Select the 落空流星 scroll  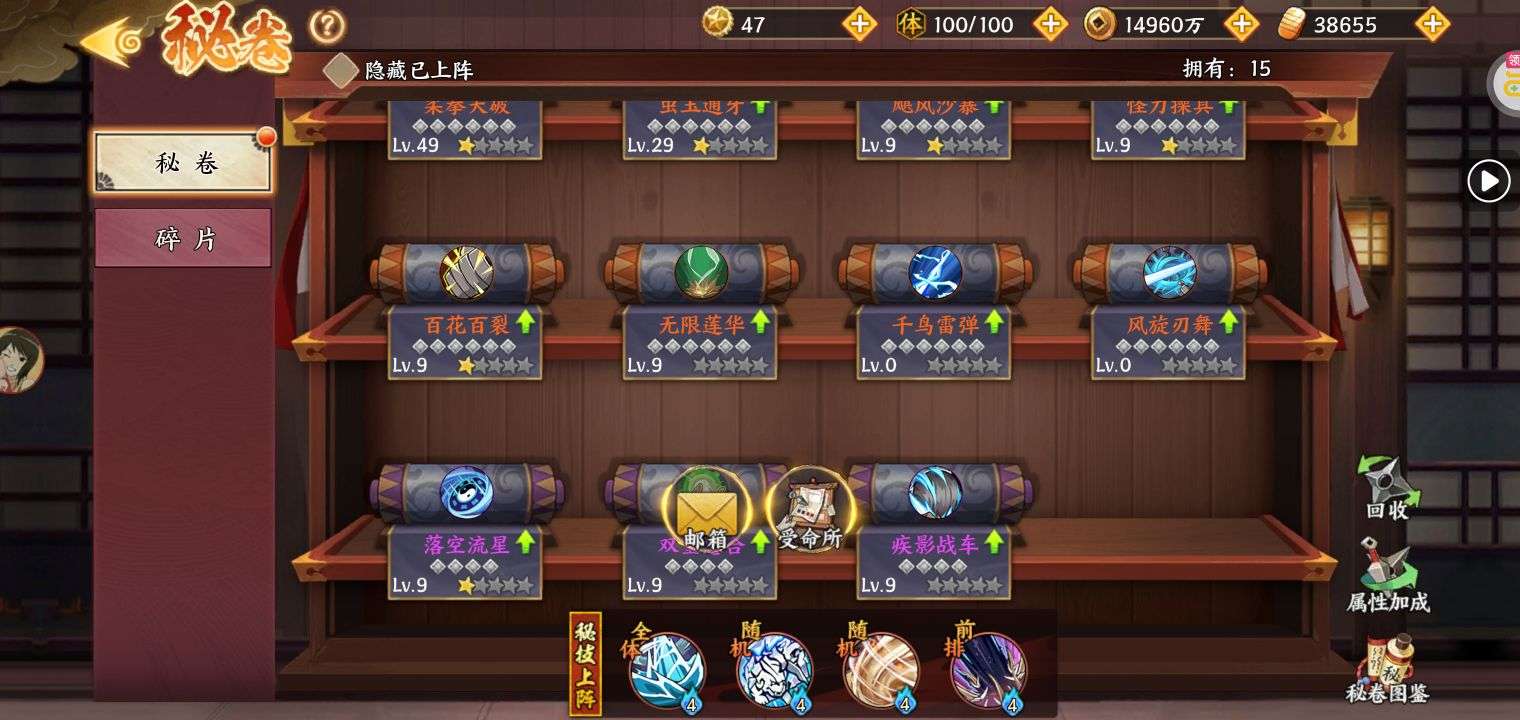(x=466, y=493)
